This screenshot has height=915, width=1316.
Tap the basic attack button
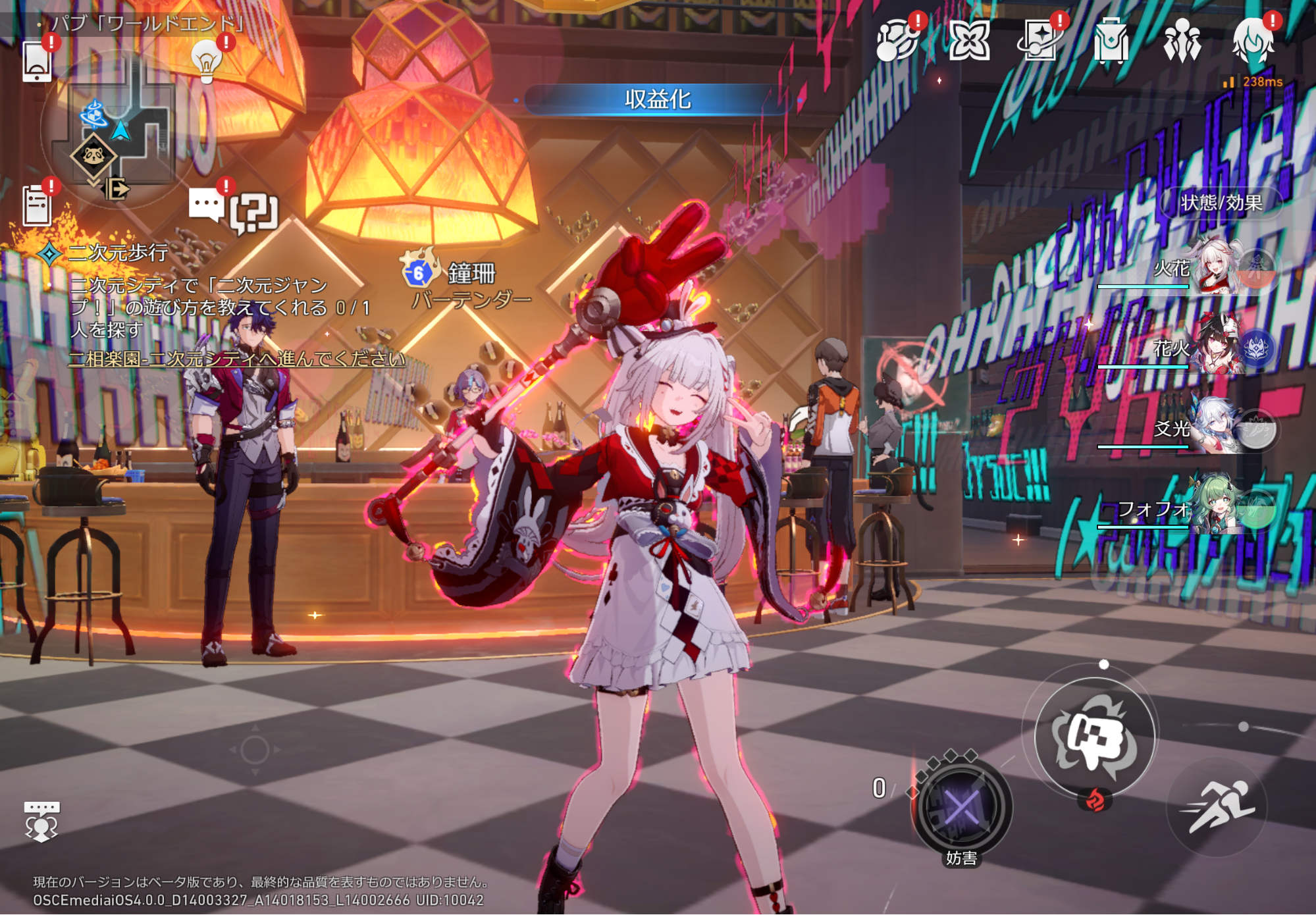[x=1095, y=737]
